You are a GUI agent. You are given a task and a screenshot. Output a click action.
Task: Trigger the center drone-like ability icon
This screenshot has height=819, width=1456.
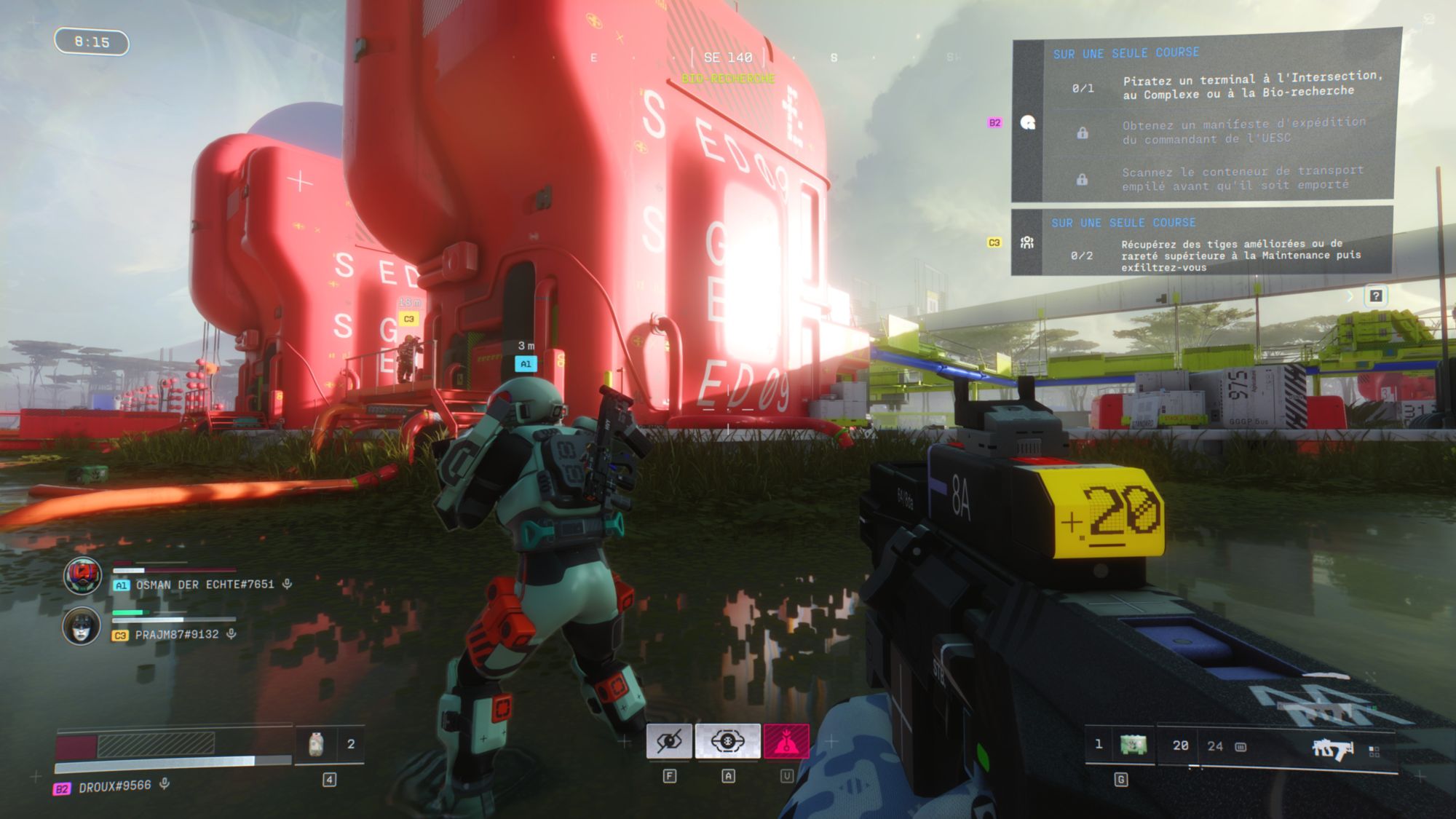pos(727,742)
